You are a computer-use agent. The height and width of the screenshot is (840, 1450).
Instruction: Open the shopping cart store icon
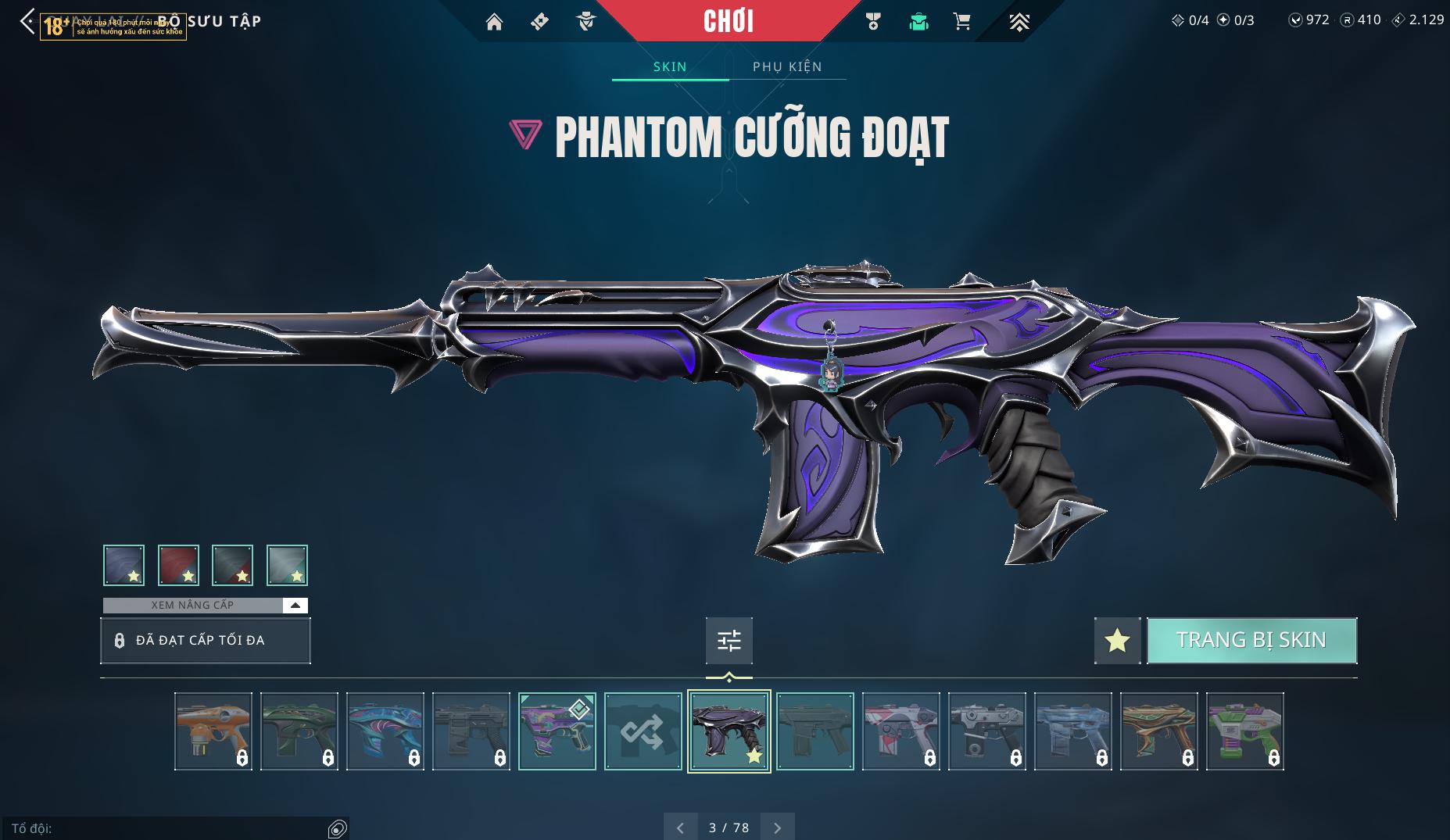coord(962,22)
